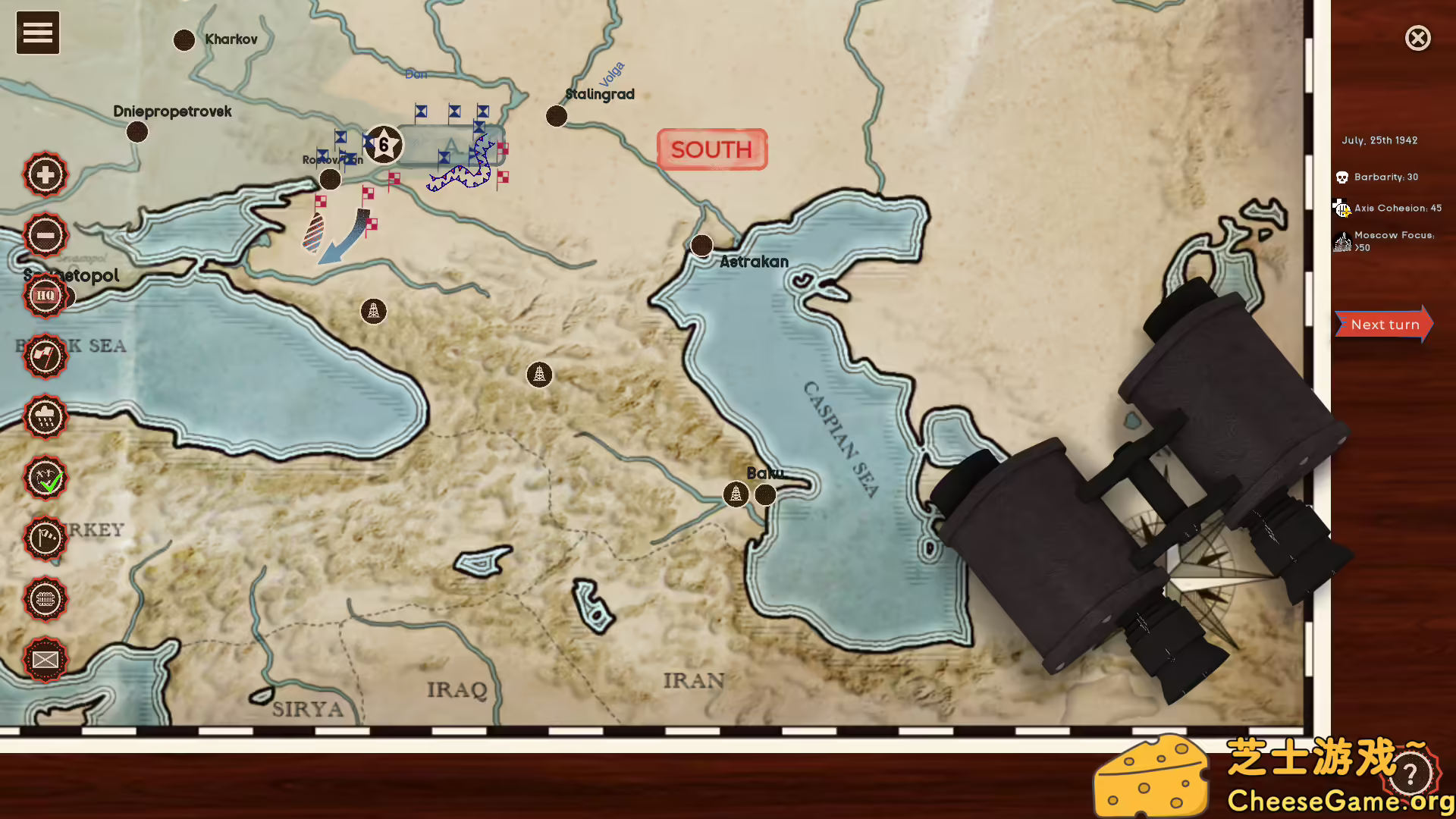
Task: Click the Axis Cohesion helmet icon
Action: (1342, 207)
